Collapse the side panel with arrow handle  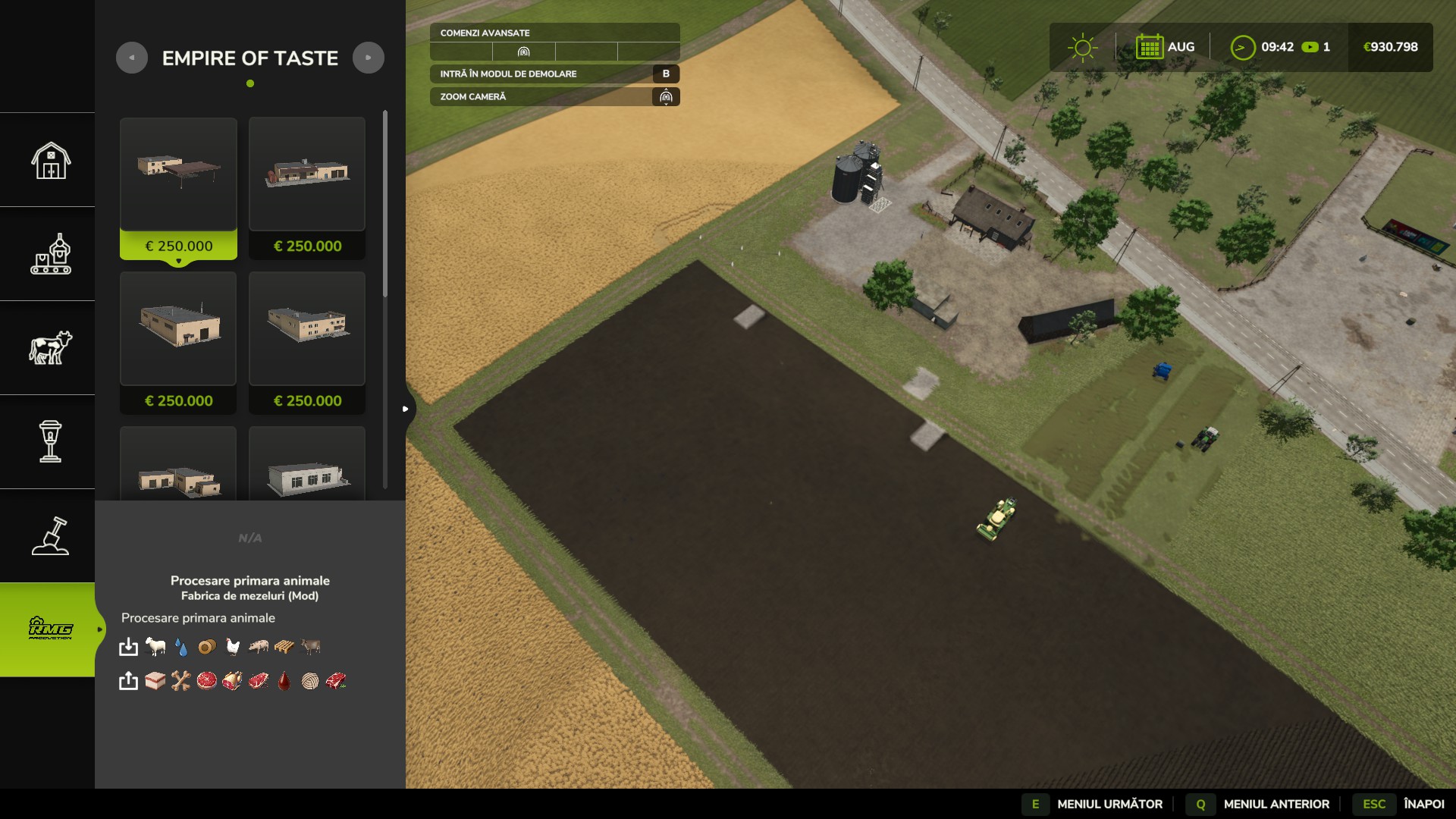[x=406, y=409]
